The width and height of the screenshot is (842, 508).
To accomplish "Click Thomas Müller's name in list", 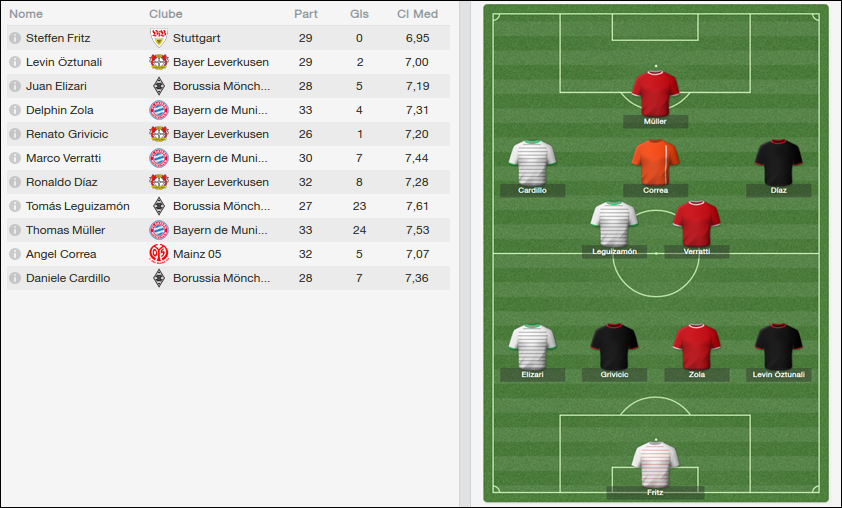I will (65, 230).
